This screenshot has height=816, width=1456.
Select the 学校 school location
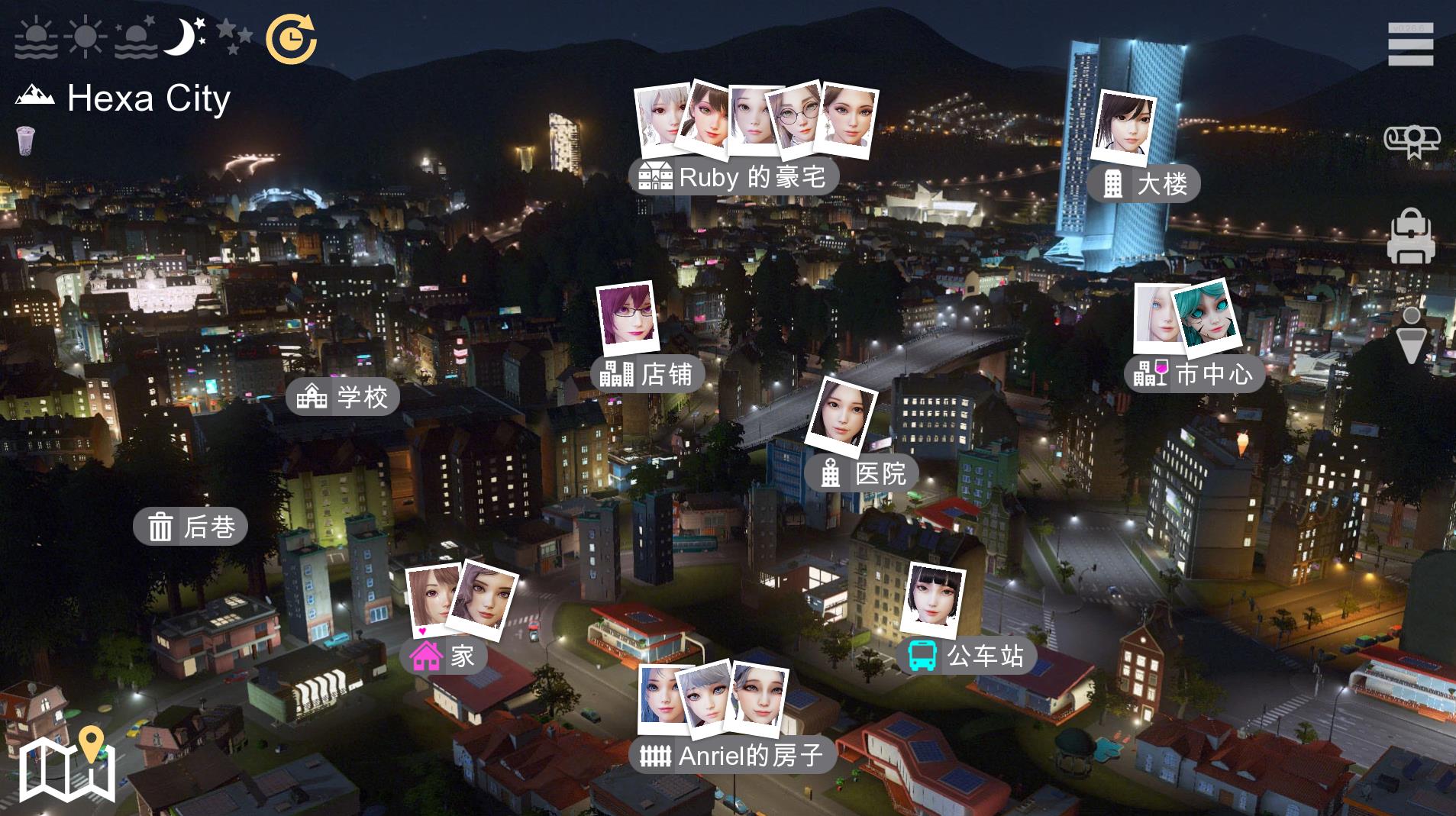pyautogui.click(x=343, y=397)
